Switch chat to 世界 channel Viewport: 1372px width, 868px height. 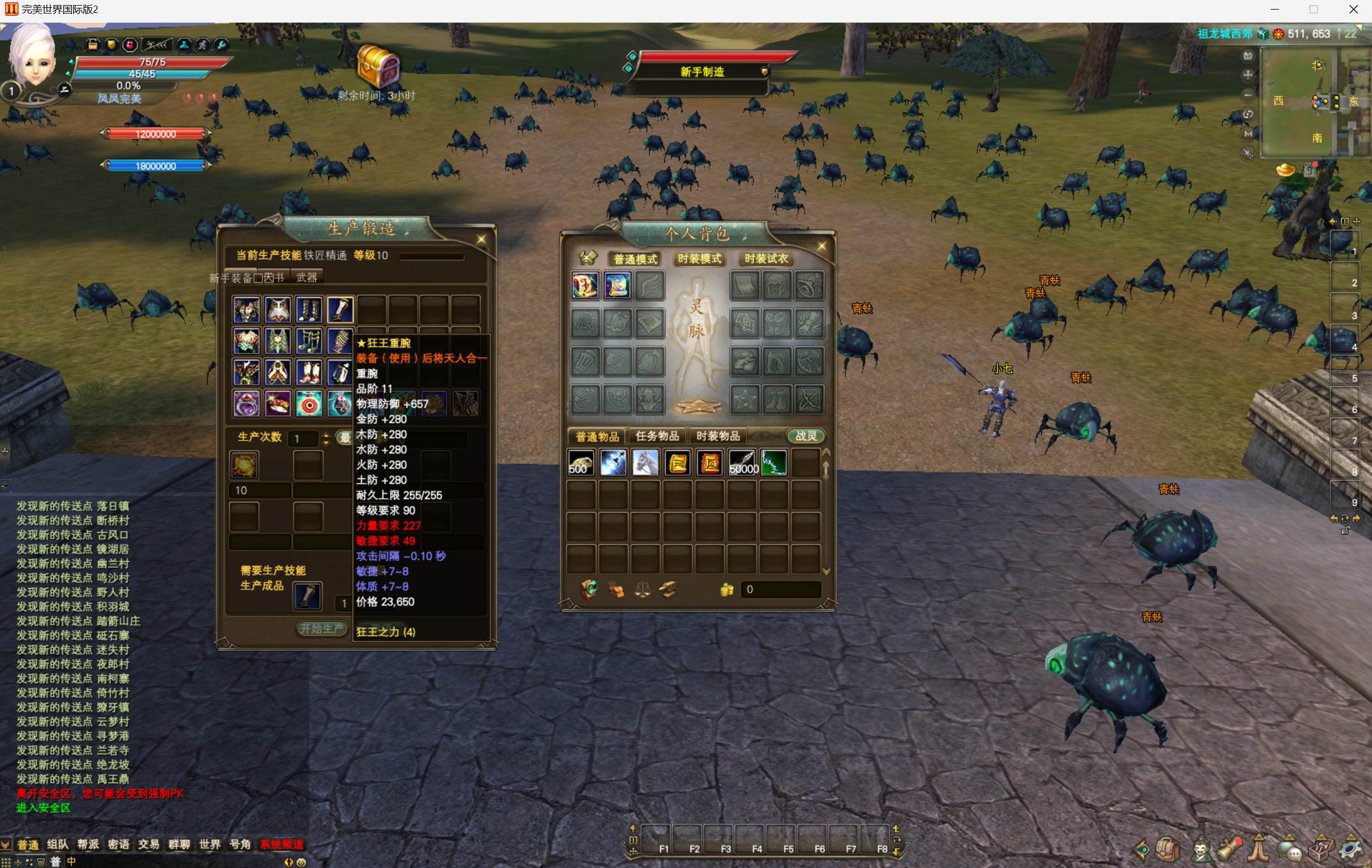coord(209,844)
